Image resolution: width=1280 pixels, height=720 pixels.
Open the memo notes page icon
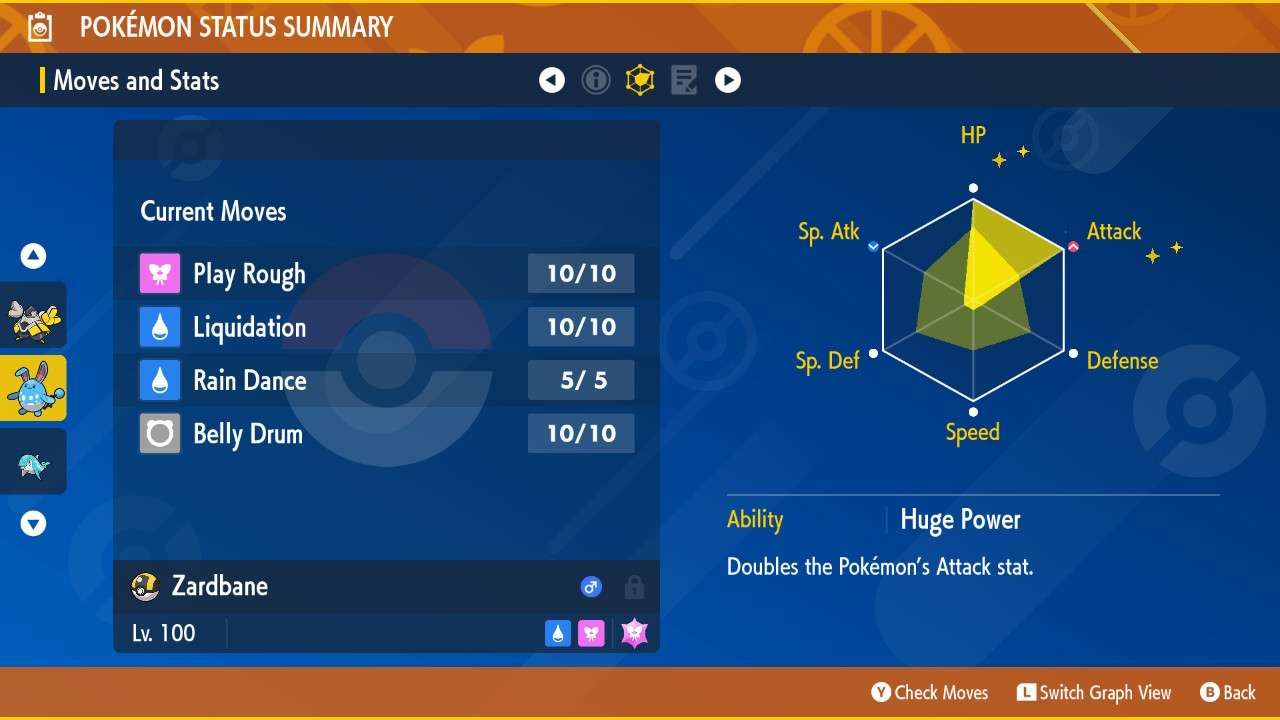point(684,80)
